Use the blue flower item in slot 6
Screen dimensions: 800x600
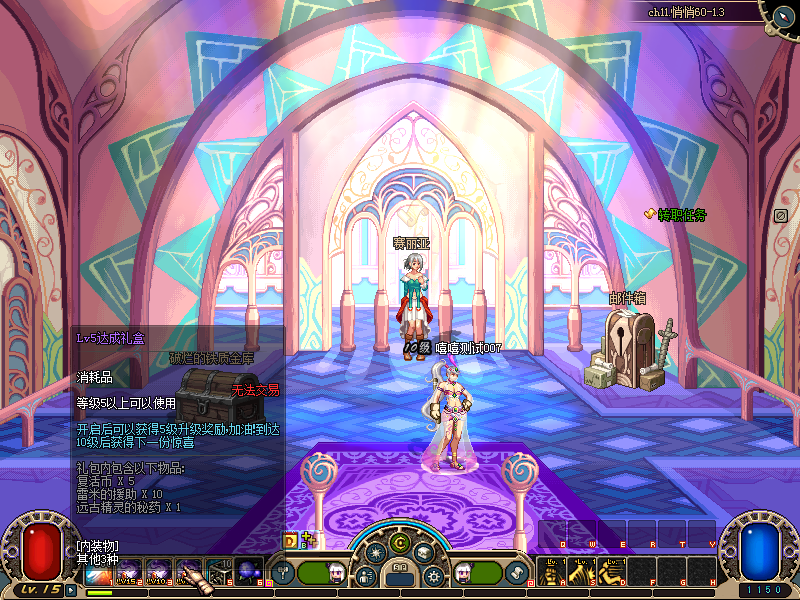tap(250, 573)
